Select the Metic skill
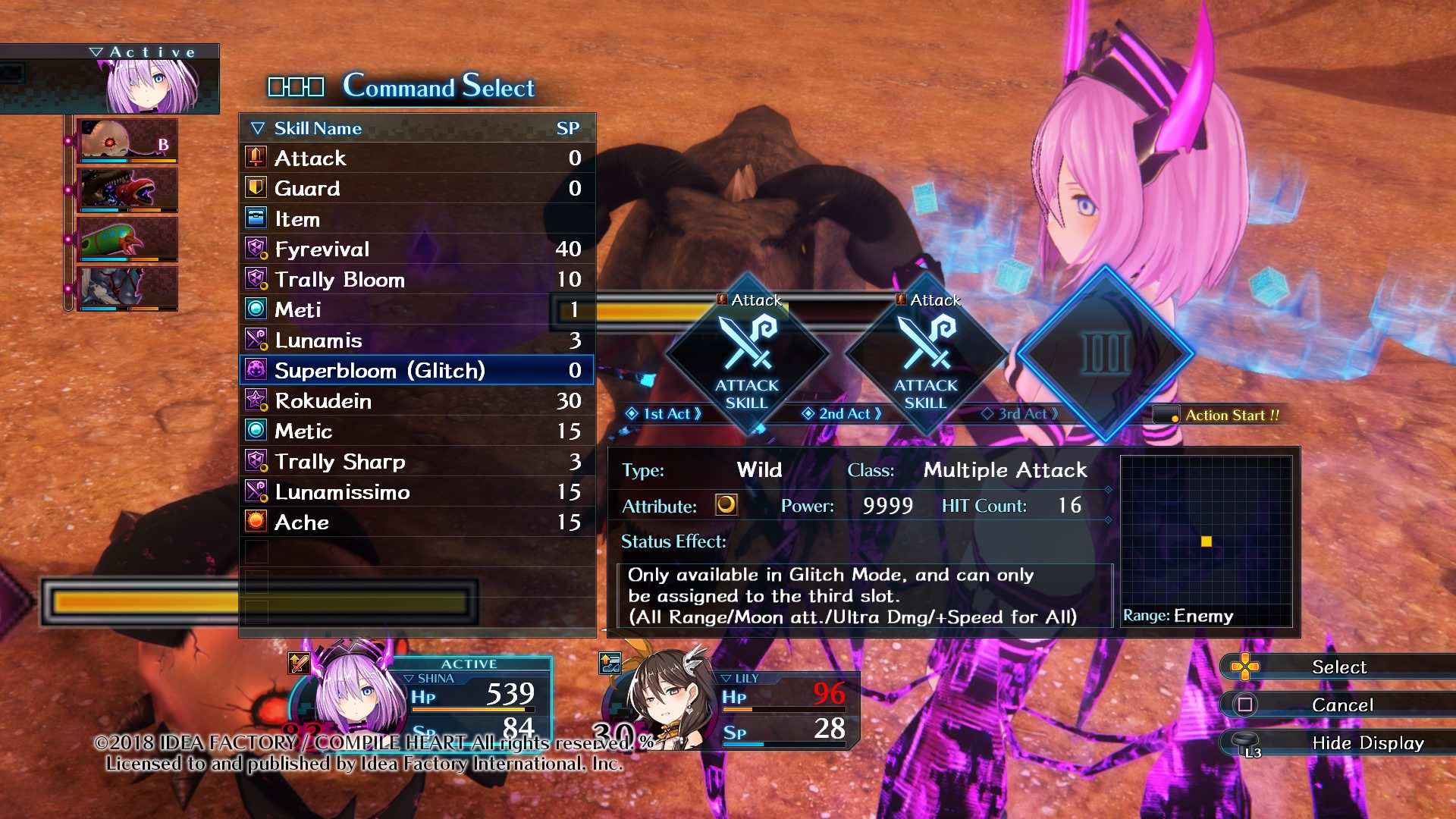Image resolution: width=1456 pixels, height=819 pixels. 416,431
